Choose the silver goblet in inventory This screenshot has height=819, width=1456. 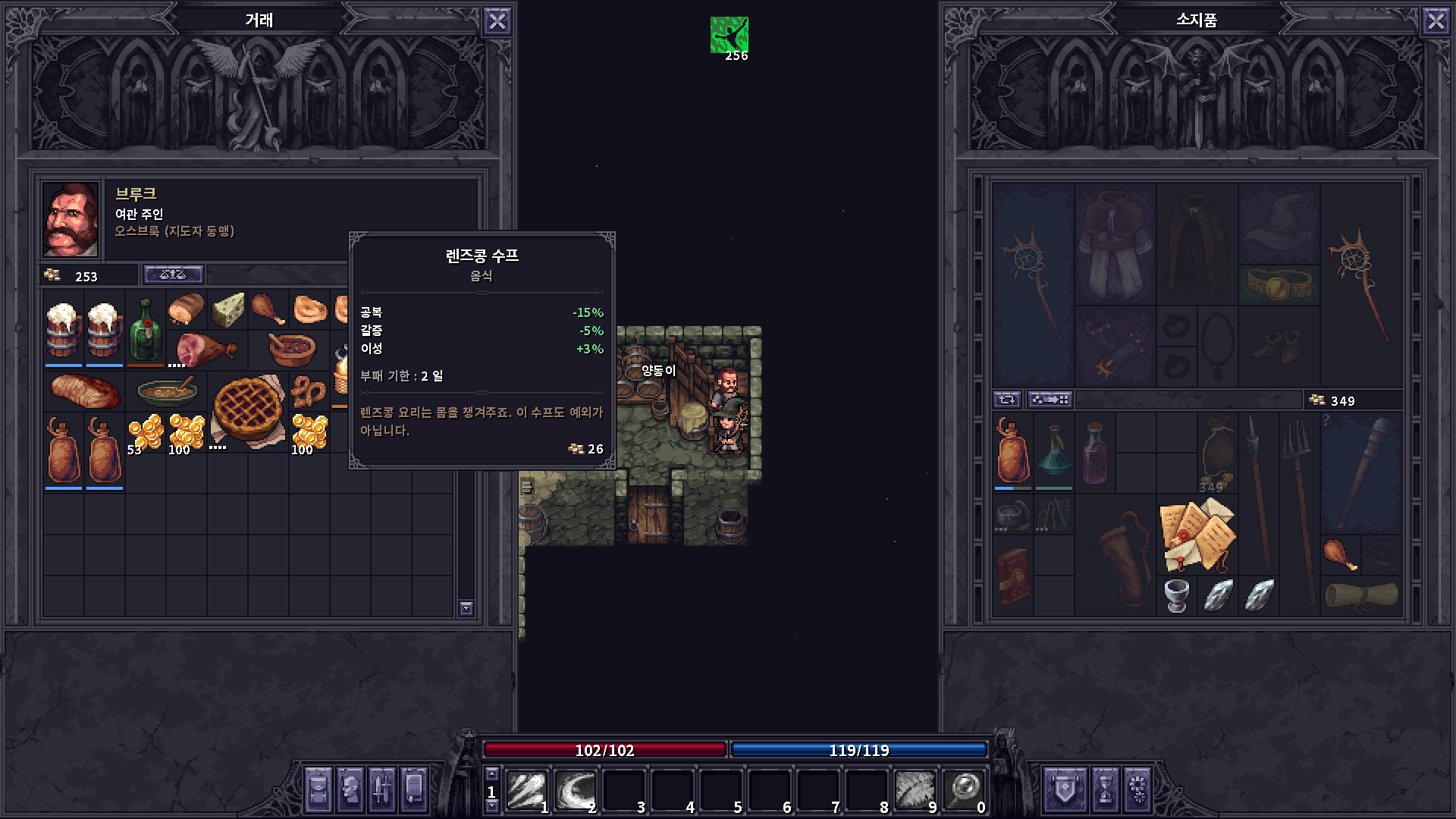click(1176, 596)
